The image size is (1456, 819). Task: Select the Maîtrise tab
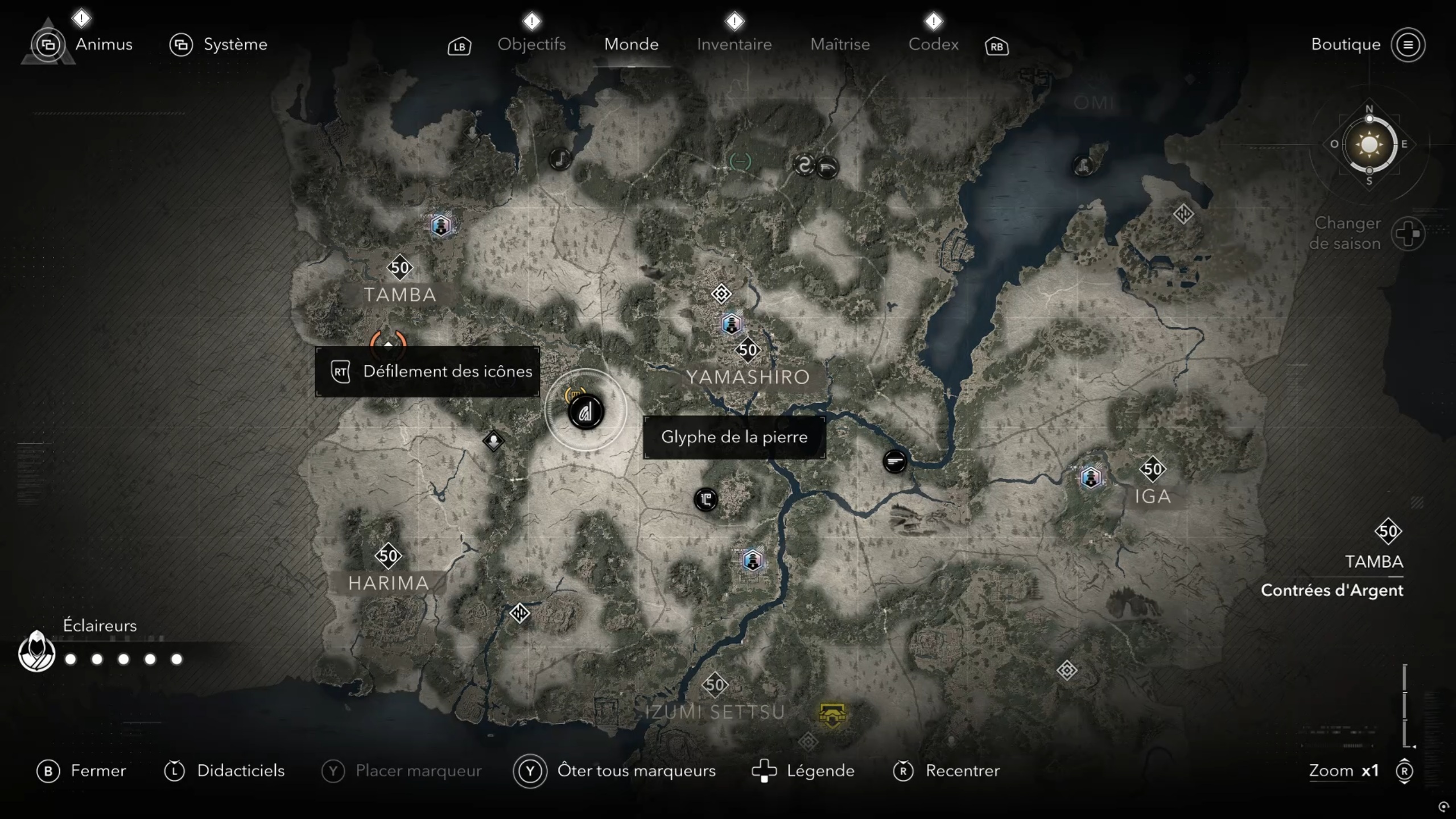click(x=840, y=44)
